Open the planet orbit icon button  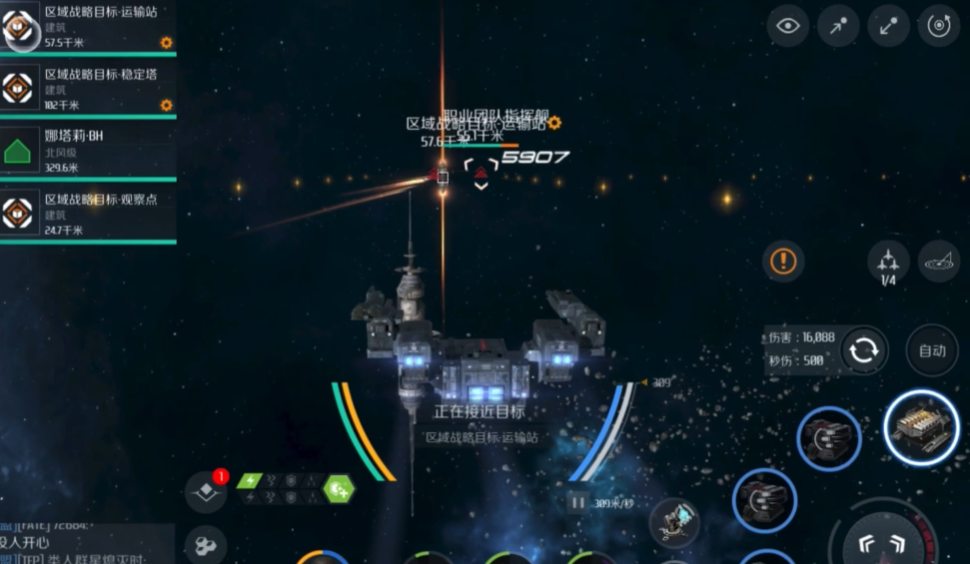pyautogui.click(x=938, y=261)
